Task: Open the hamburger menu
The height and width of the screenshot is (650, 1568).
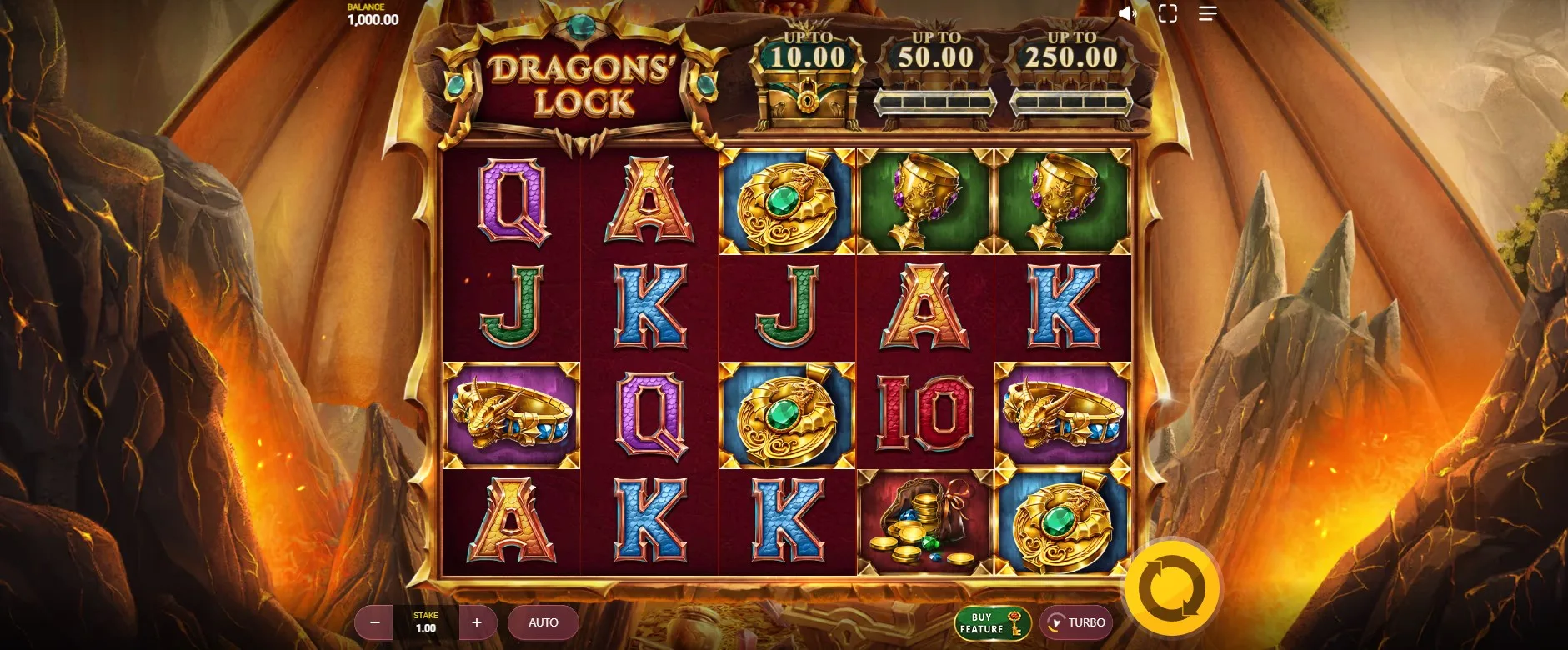Action: pyautogui.click(x=1208, y=13)
